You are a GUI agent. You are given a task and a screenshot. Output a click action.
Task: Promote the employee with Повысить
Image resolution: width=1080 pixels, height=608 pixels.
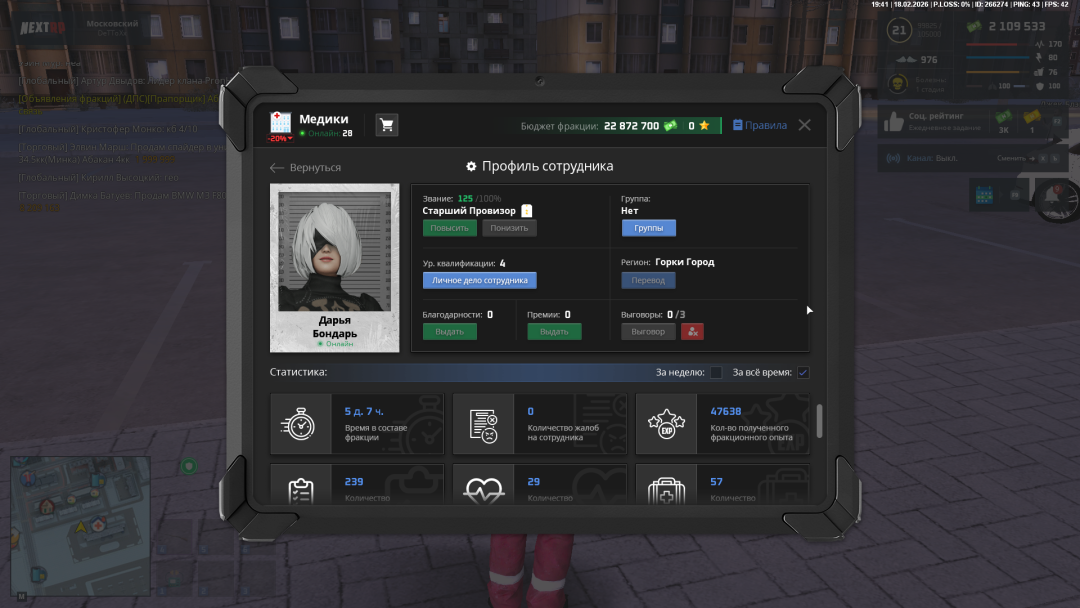click(x=449, y=228)
